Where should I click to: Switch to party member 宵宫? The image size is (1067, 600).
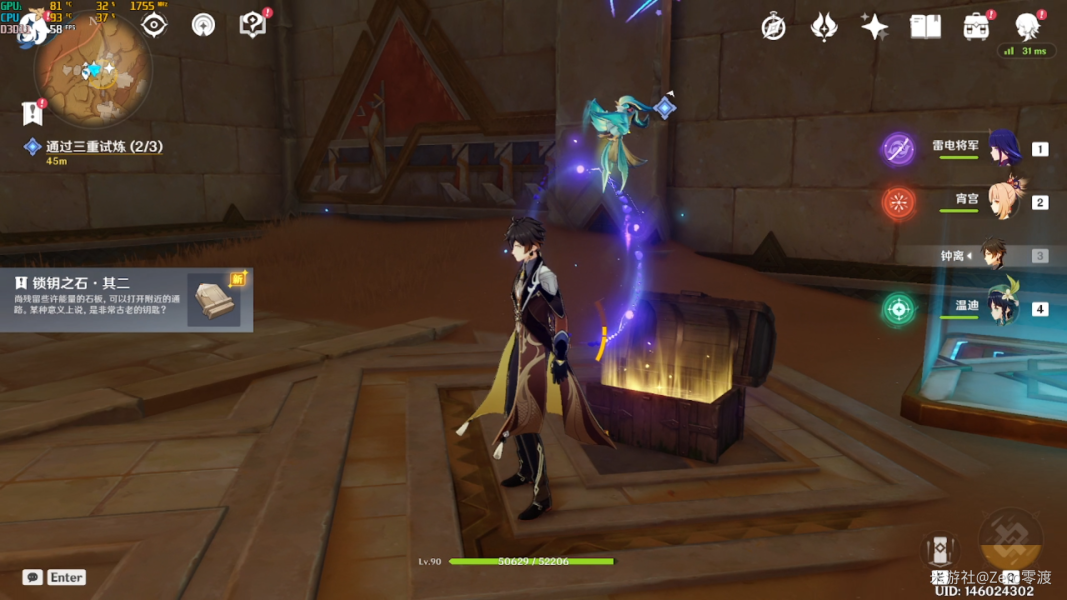(x=1003, y=201)
